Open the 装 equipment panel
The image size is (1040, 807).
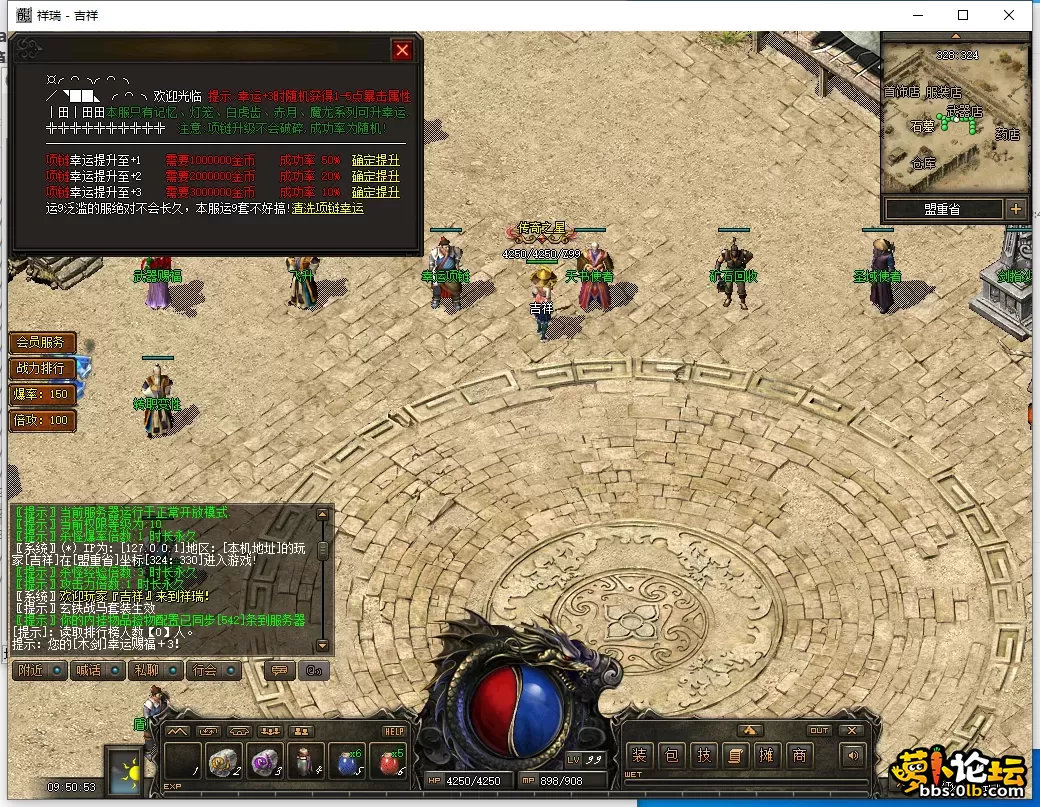pyautogui.click(x=640, y=756)
